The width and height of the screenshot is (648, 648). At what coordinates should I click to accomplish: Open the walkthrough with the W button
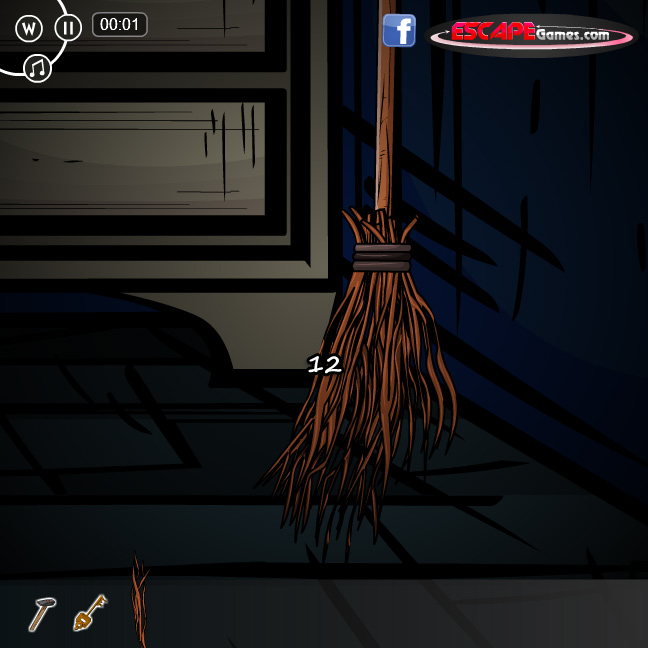click(x=28, y=27)
